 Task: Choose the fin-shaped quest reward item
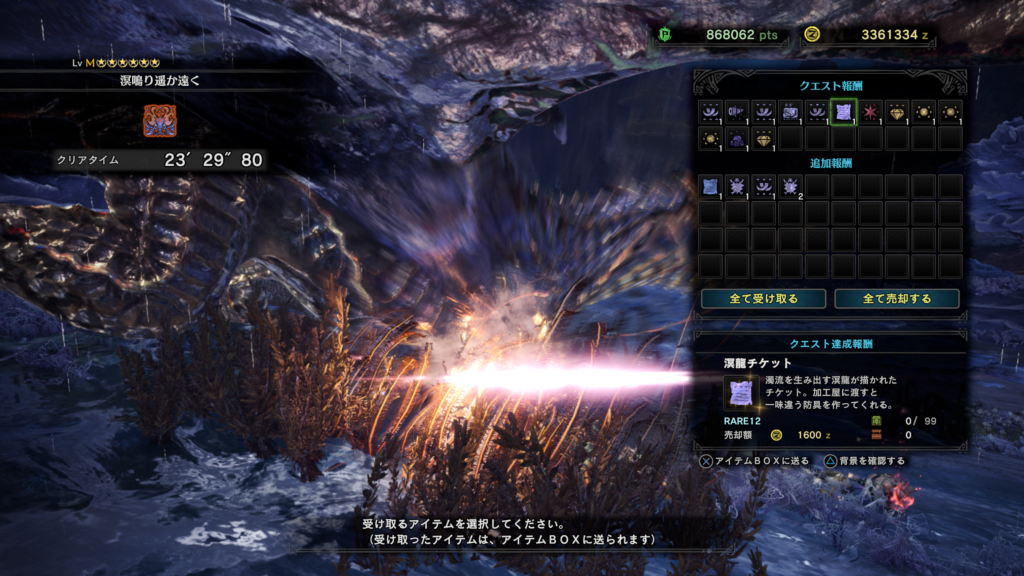737,112
